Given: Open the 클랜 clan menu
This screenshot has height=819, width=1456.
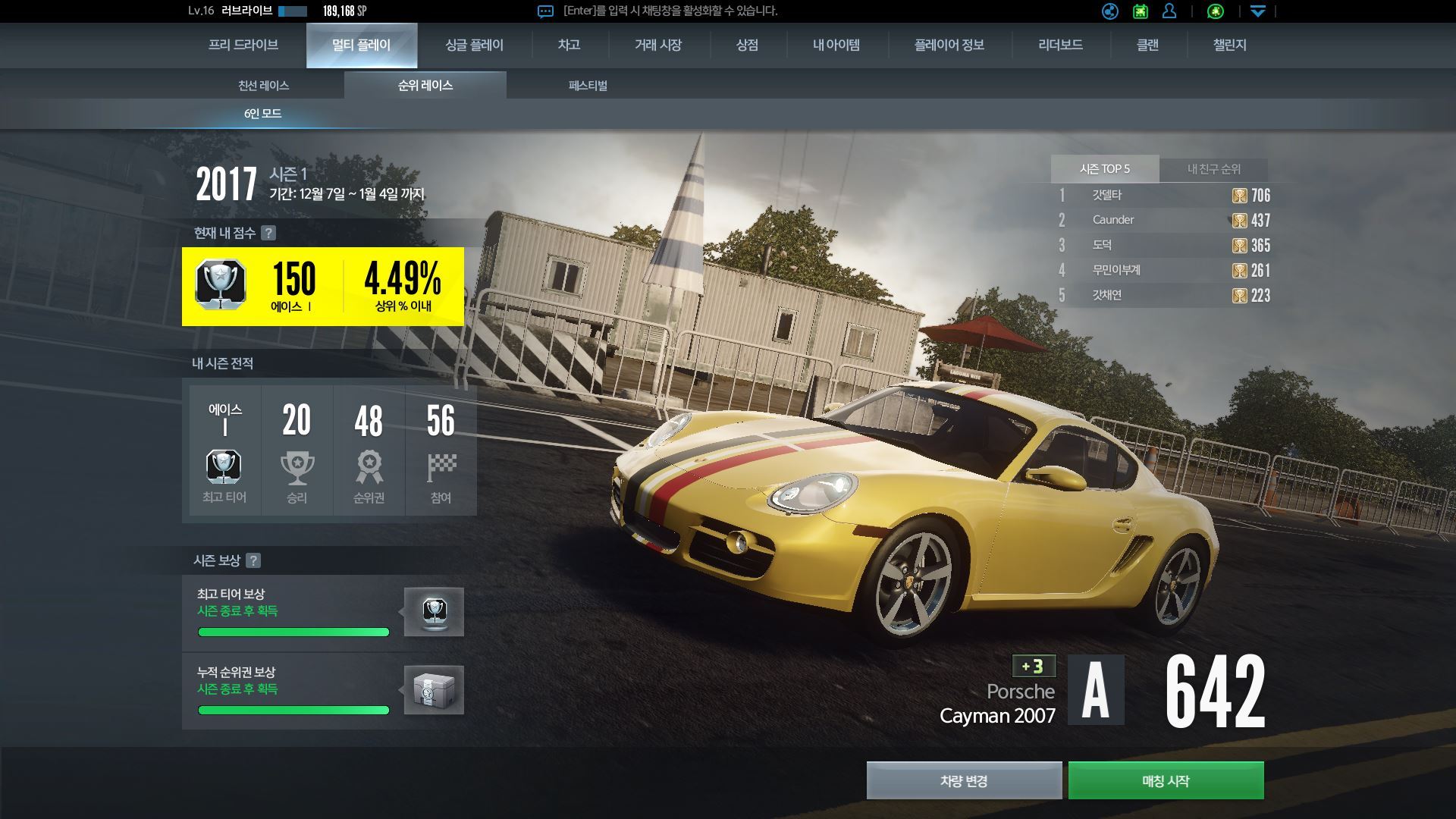Looking at the screenshot, I should tap(1147, 45).
